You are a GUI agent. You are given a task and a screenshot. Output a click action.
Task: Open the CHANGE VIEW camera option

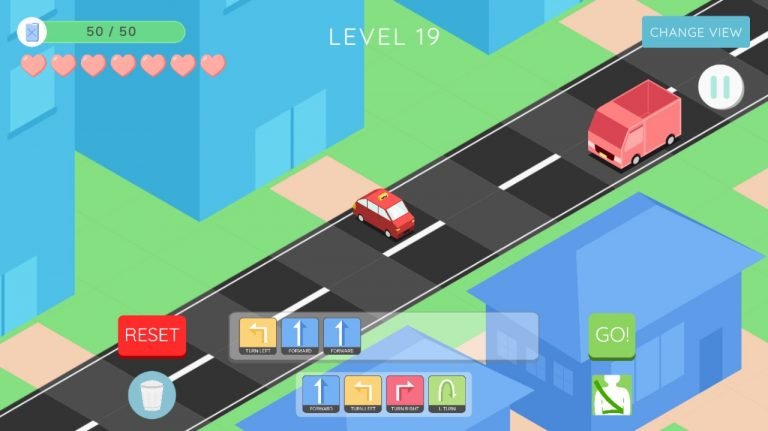point(696,32)
